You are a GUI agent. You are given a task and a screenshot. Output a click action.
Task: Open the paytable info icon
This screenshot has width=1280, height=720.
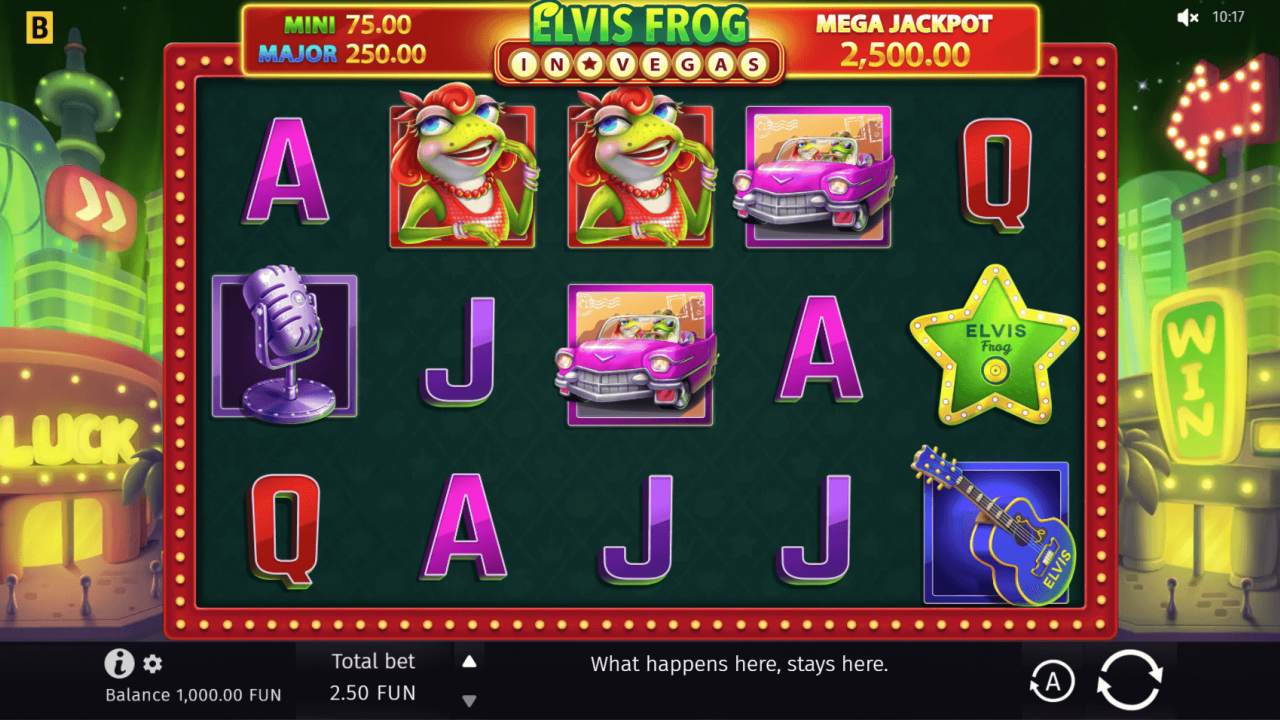click(x=117, y=663)
